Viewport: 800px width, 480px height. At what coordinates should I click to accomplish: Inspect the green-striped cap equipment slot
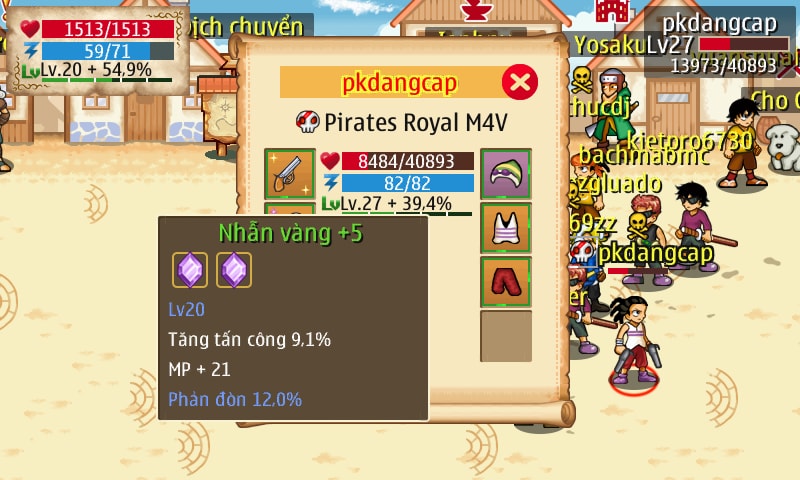506,174
